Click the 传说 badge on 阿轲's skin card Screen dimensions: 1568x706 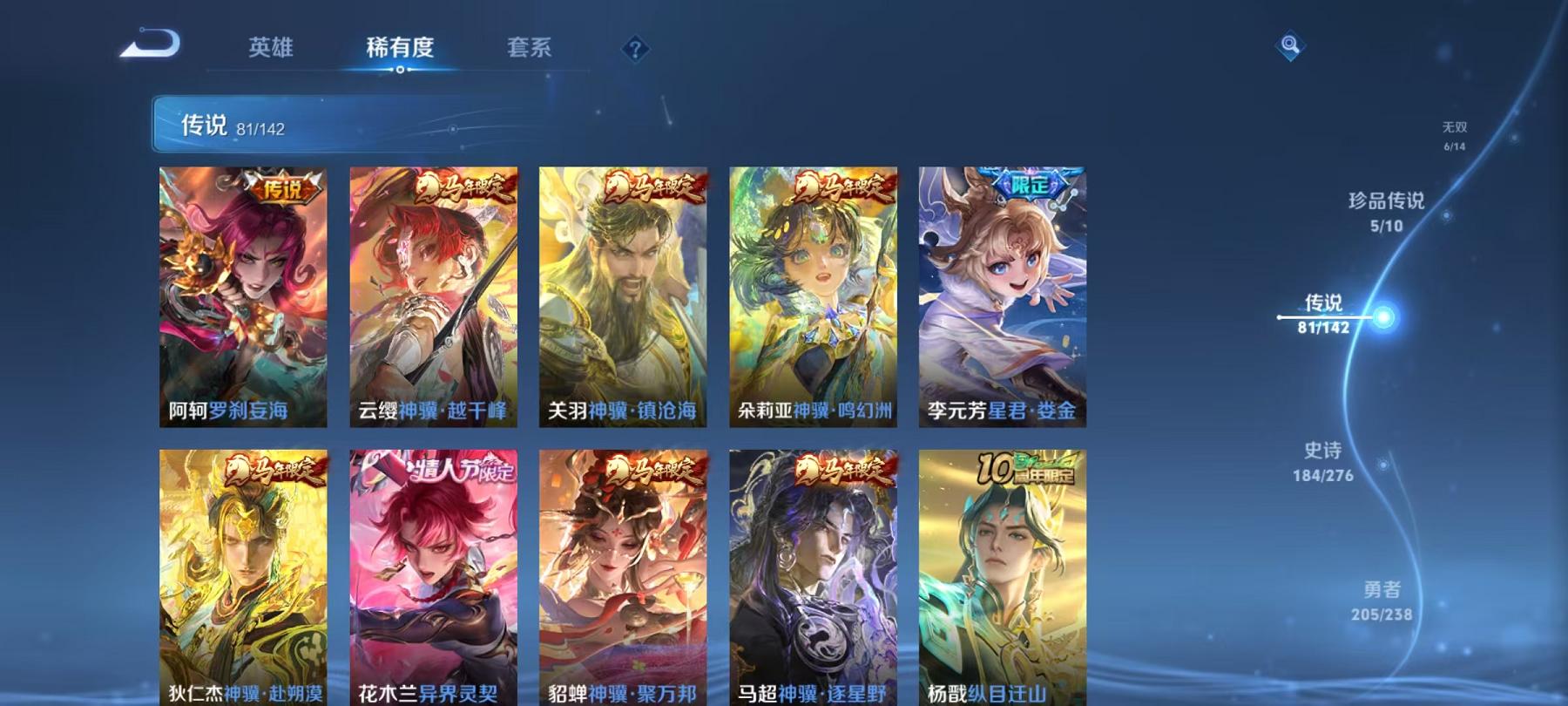coord(281,187)
